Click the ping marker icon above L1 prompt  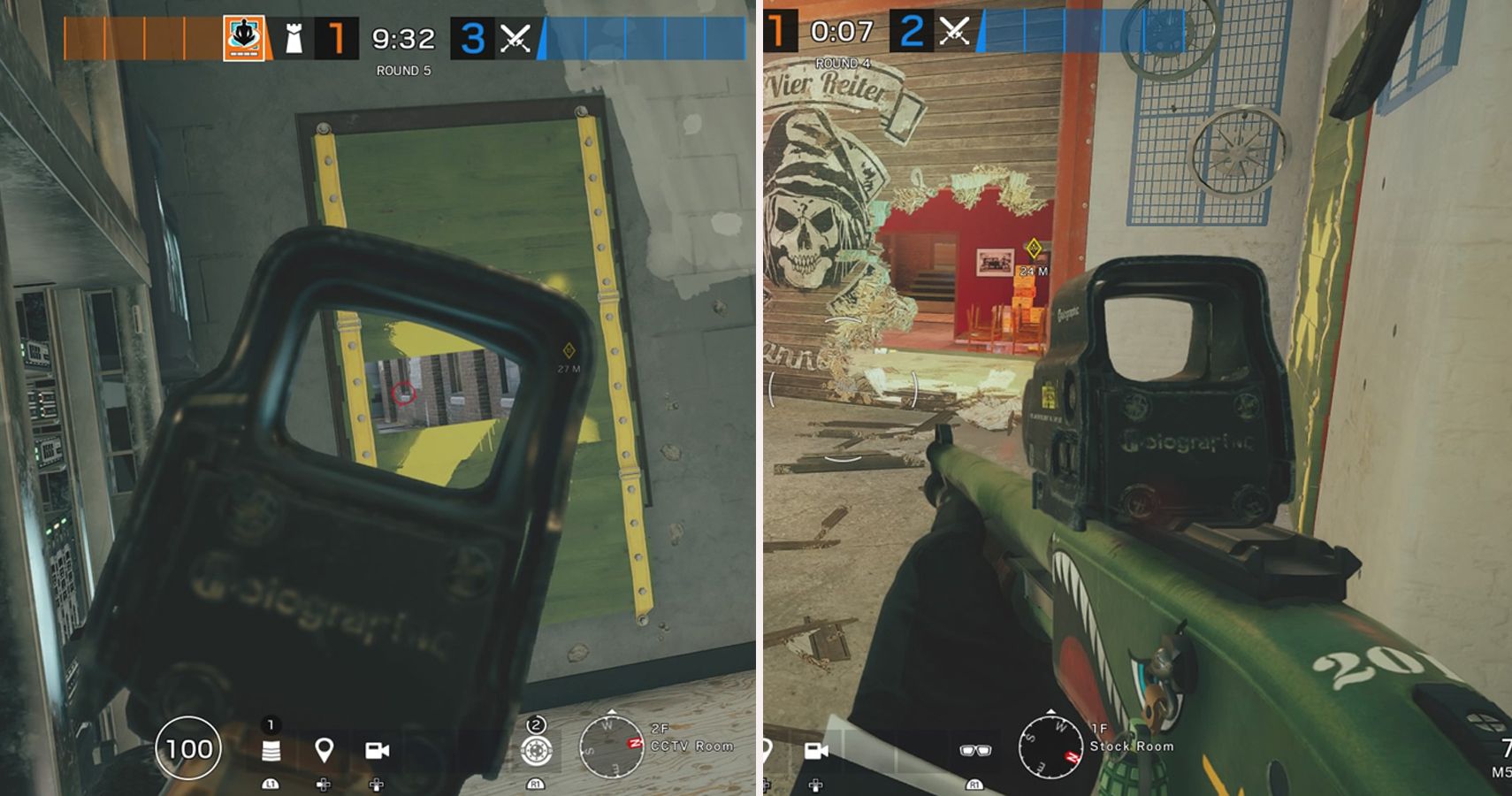point(325,748)
